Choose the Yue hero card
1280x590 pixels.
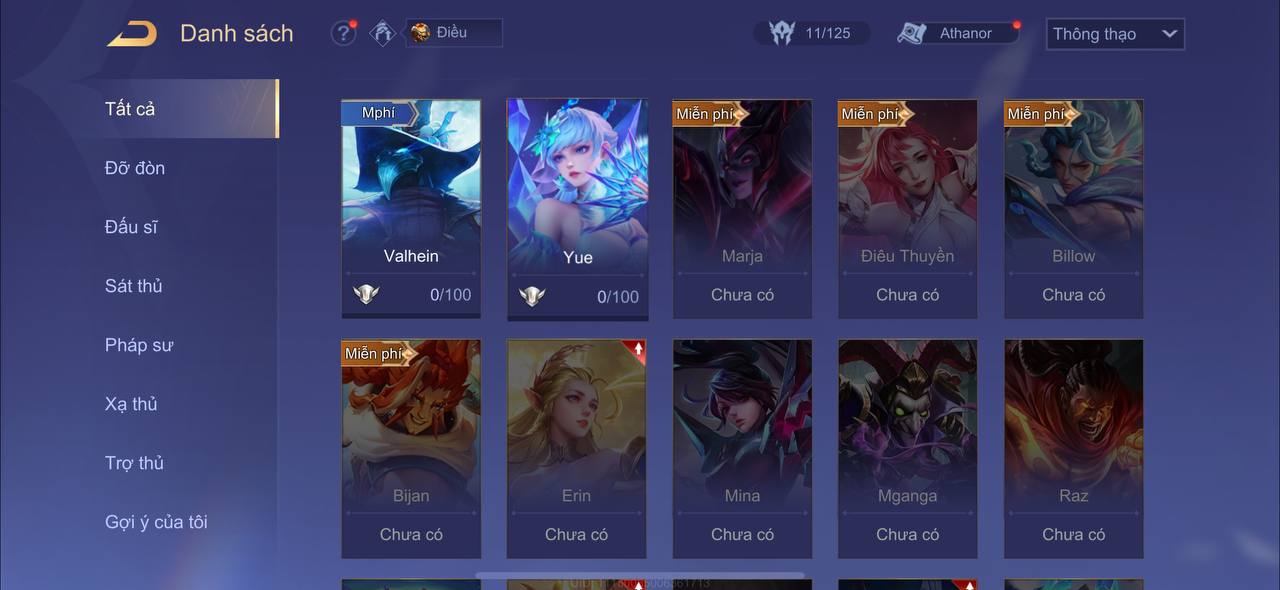pos(577,209)
